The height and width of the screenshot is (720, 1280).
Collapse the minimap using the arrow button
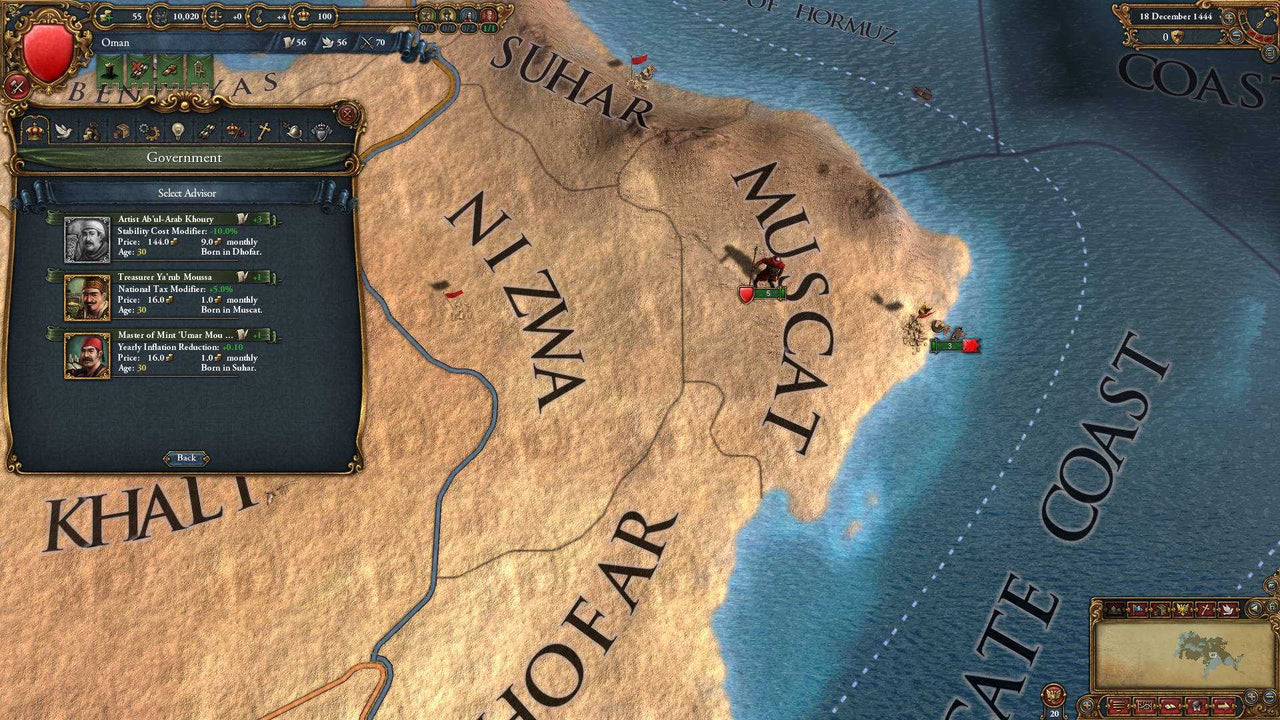tap(1255, 608)
